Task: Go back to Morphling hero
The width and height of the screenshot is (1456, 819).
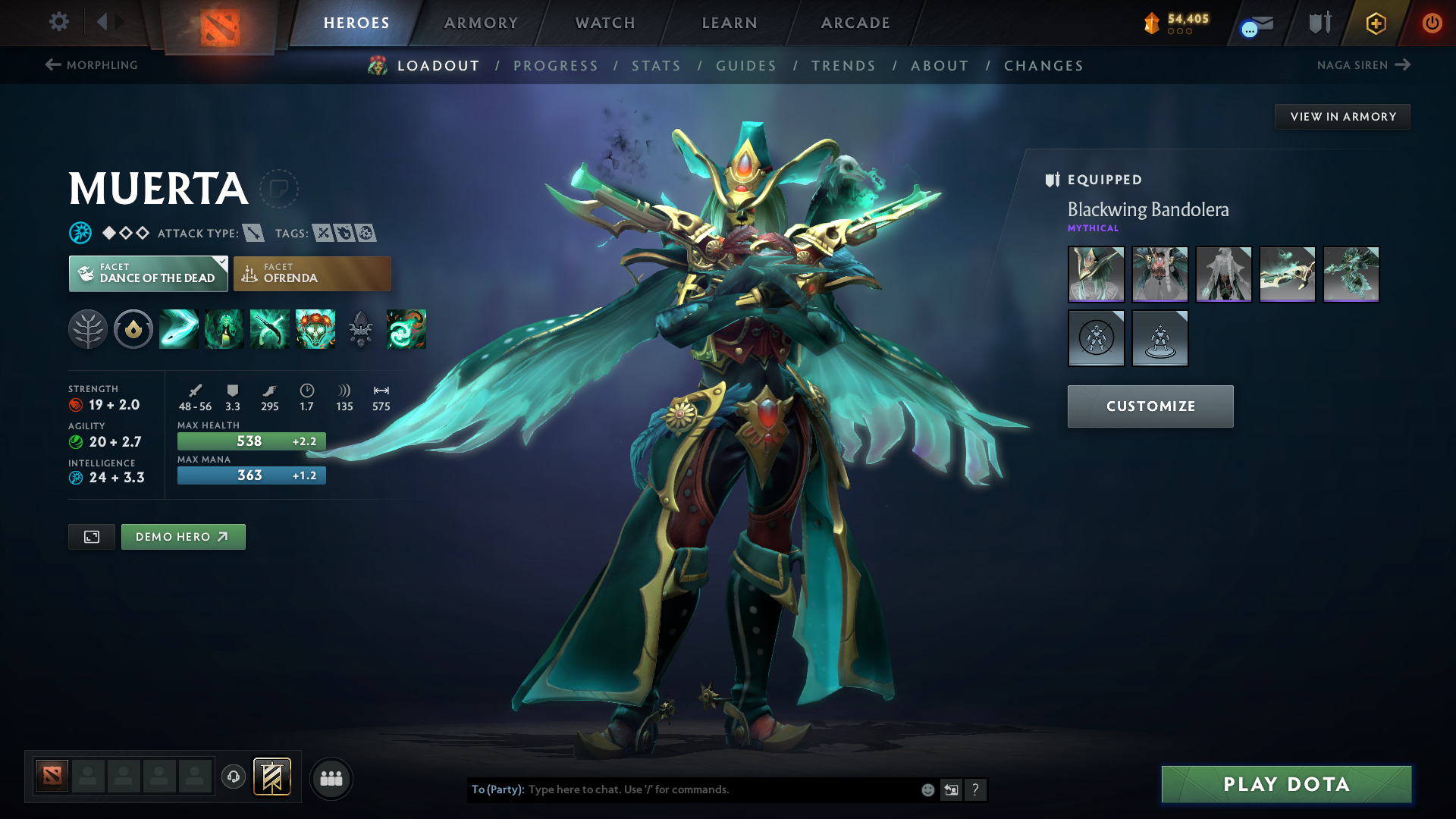Action: (91, 65)
